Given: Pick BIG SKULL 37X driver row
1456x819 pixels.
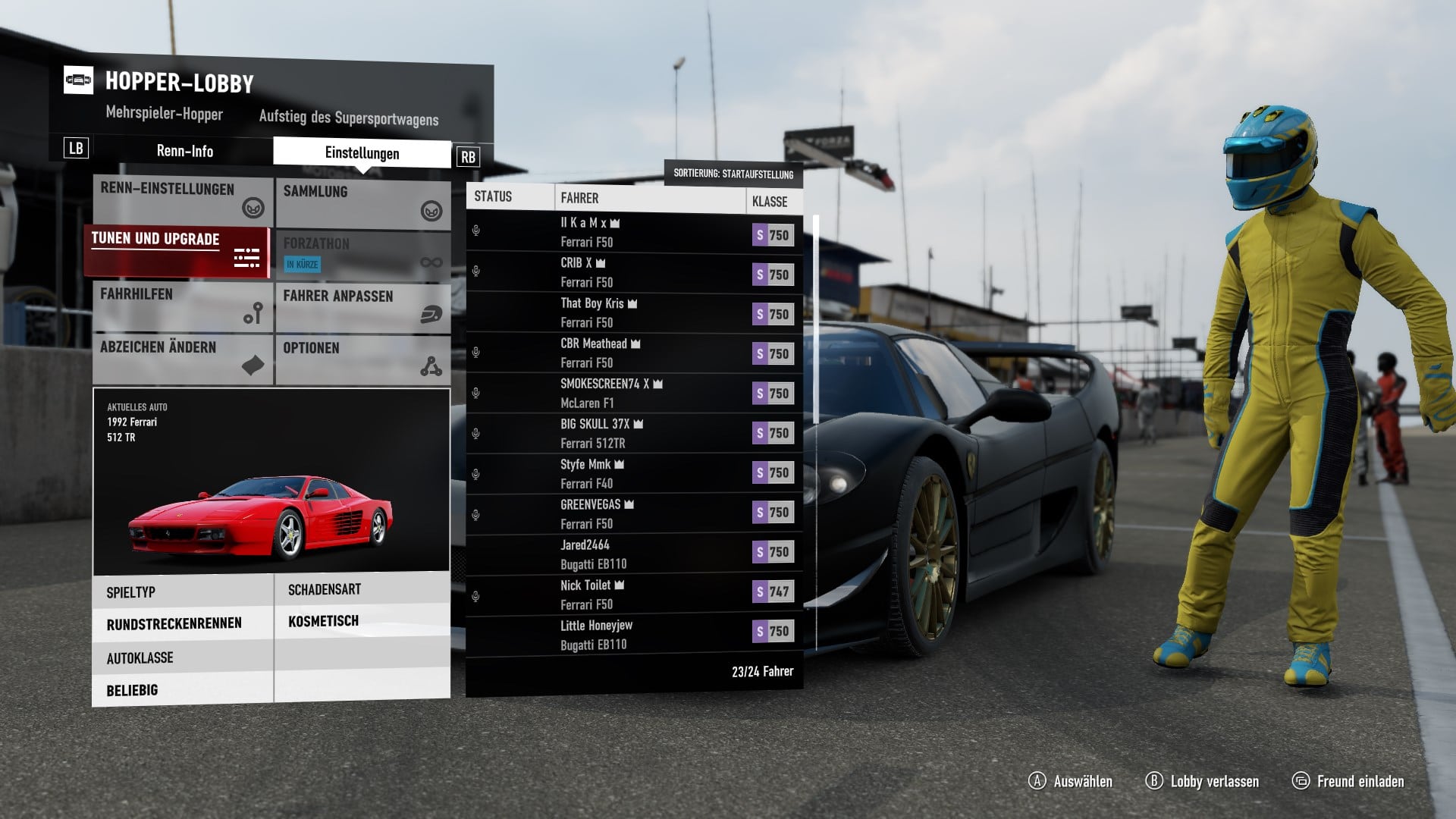Looking at the screenshot, I should coord(633,434).
